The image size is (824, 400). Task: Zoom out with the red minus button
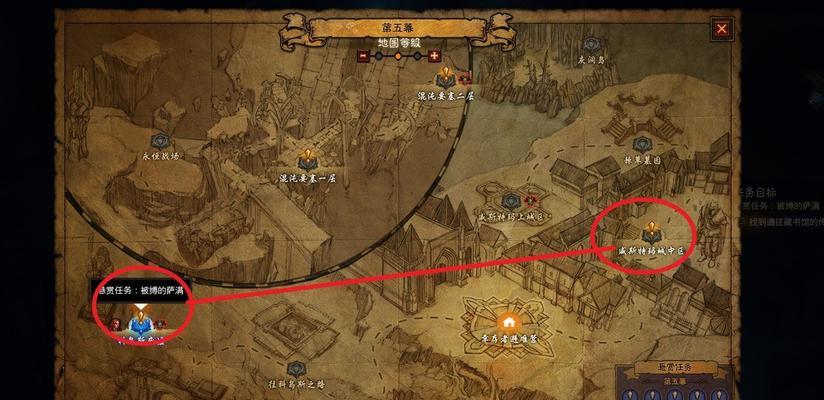(x=363, y=57)
